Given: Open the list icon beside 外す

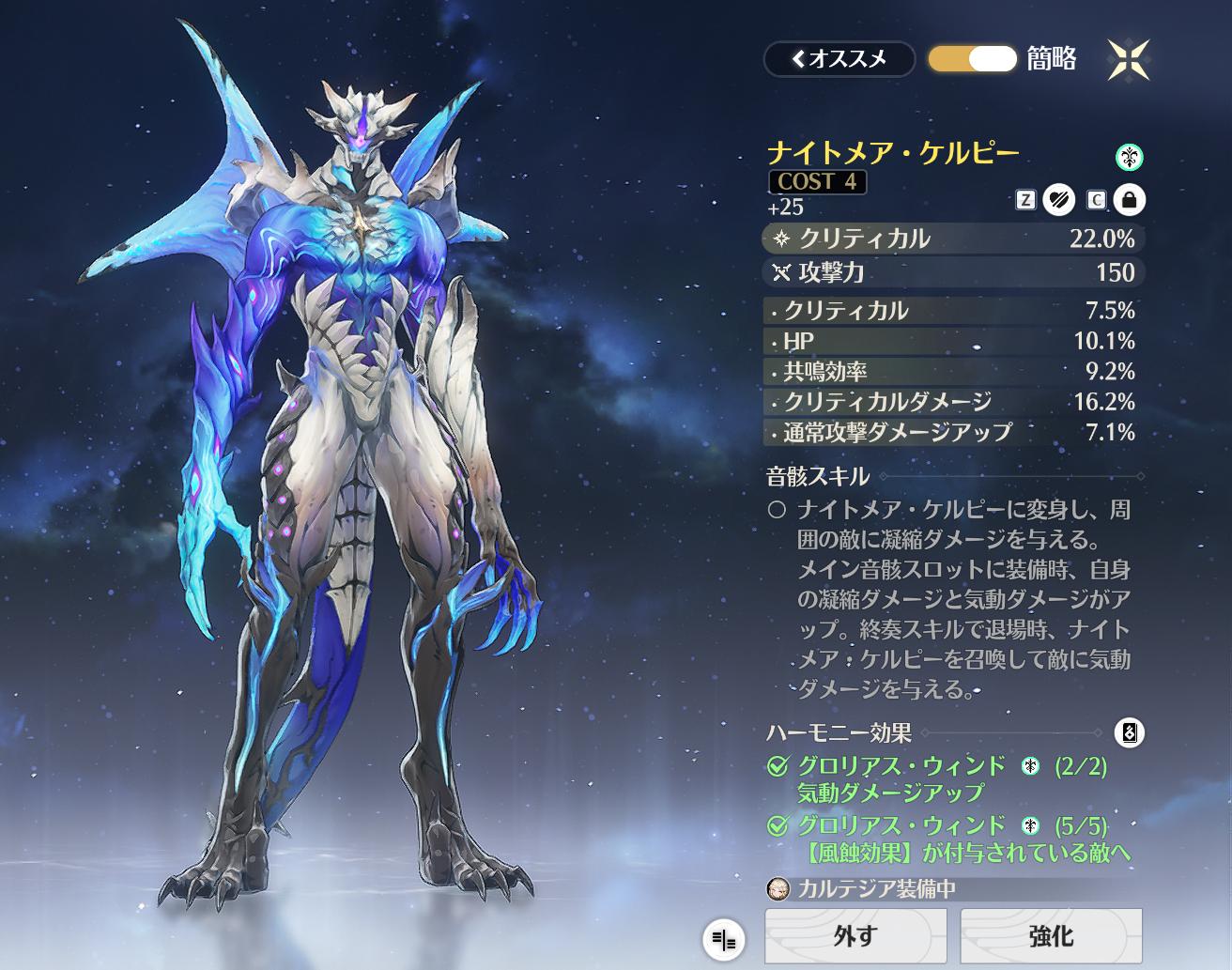Looking at the screenshot, I should pyautogui.click(x=723, y=939).
